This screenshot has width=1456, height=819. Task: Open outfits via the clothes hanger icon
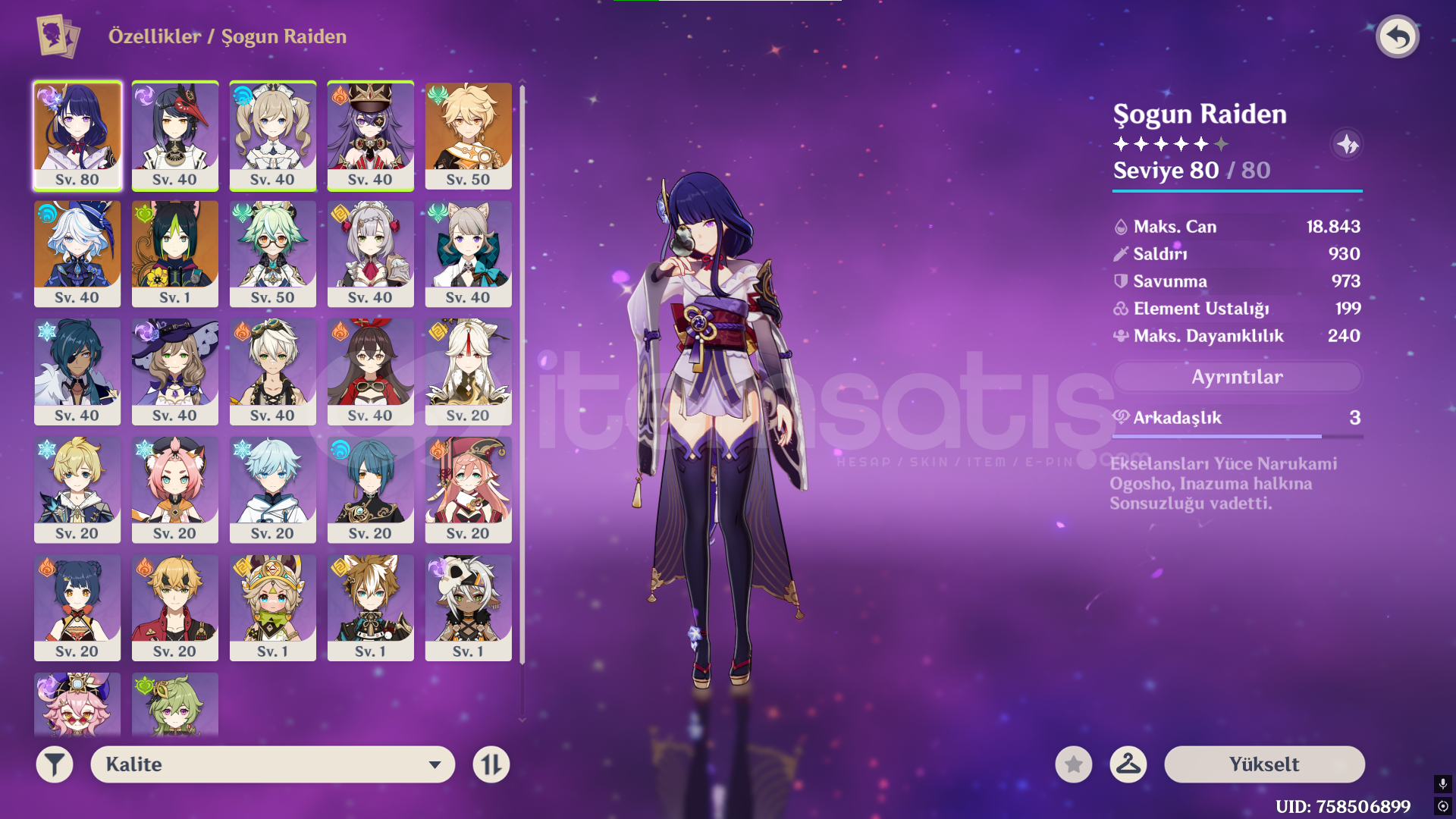click(1128, 764)
